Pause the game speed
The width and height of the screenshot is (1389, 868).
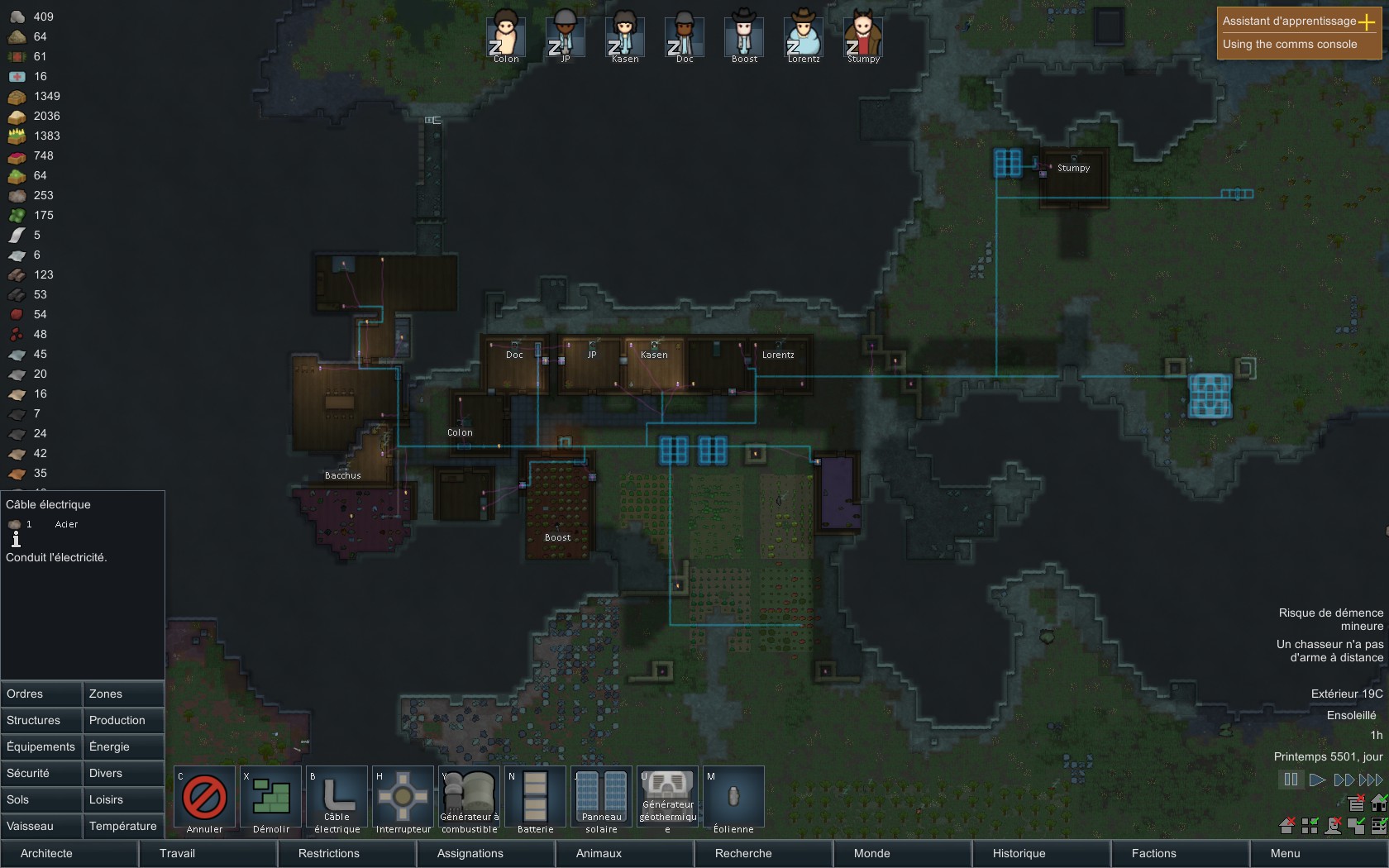1291,780
